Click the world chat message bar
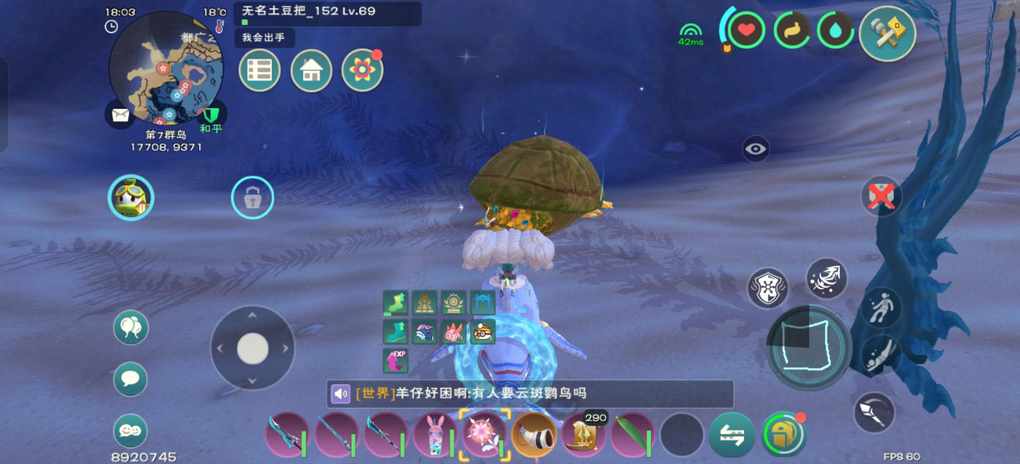Image resolution: width=1020 pixels, height=464 pixels. (530, 393)
